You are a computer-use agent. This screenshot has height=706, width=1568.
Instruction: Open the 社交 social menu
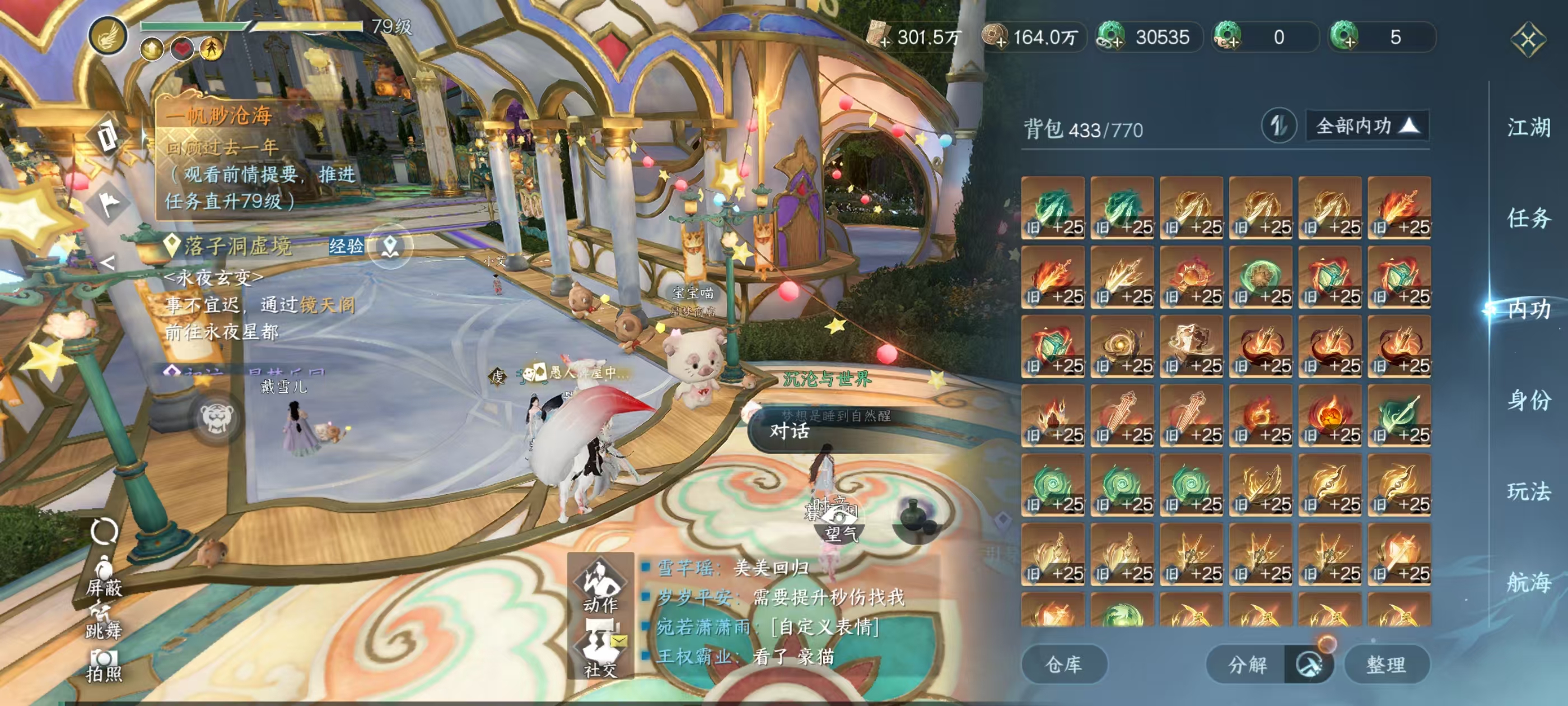(600, 649)
